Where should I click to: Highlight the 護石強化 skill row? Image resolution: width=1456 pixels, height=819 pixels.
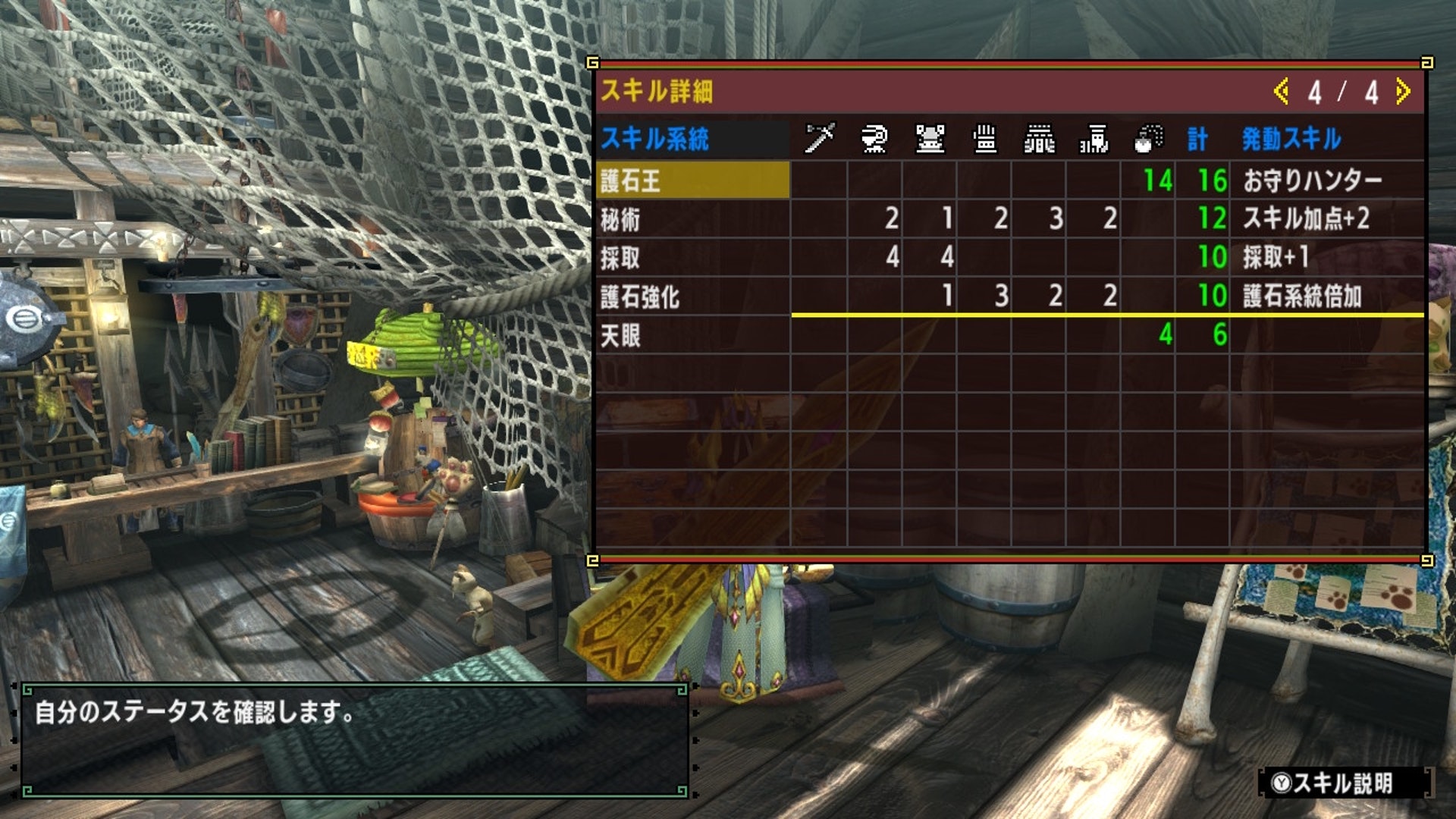tap(692, 297)
